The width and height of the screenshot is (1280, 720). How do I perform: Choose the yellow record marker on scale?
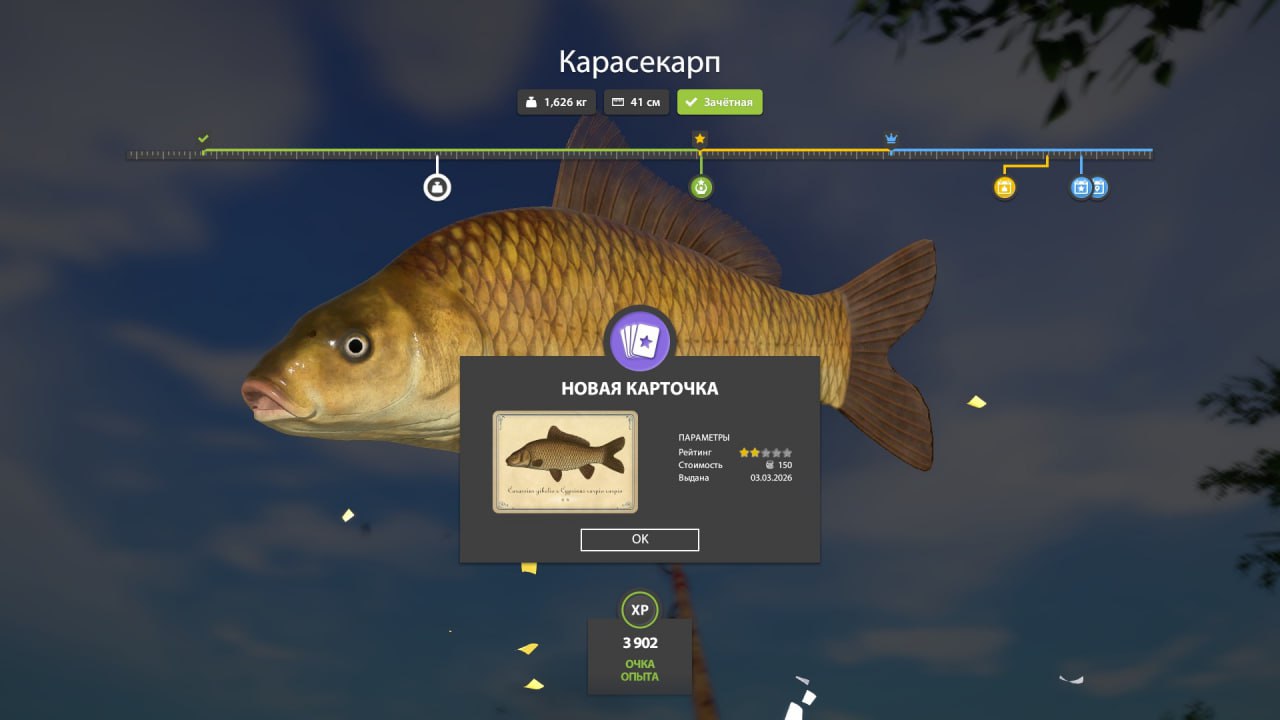[x=1005, y=187]
